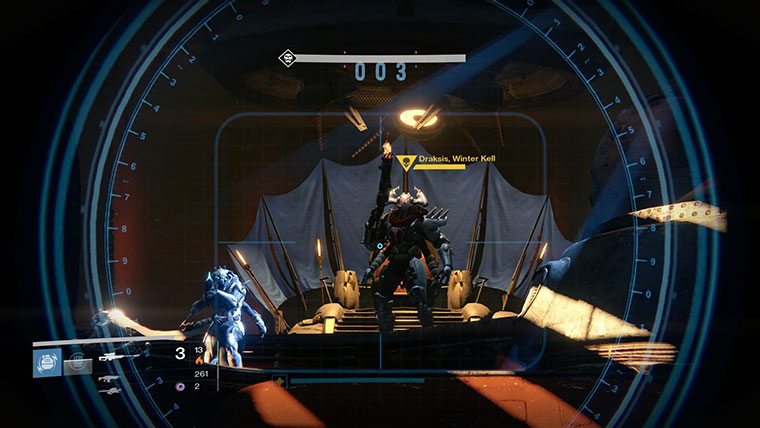Click the purple heavy ammo ring icon
This screenshot has height=428, width=760.
pos(180,386)
